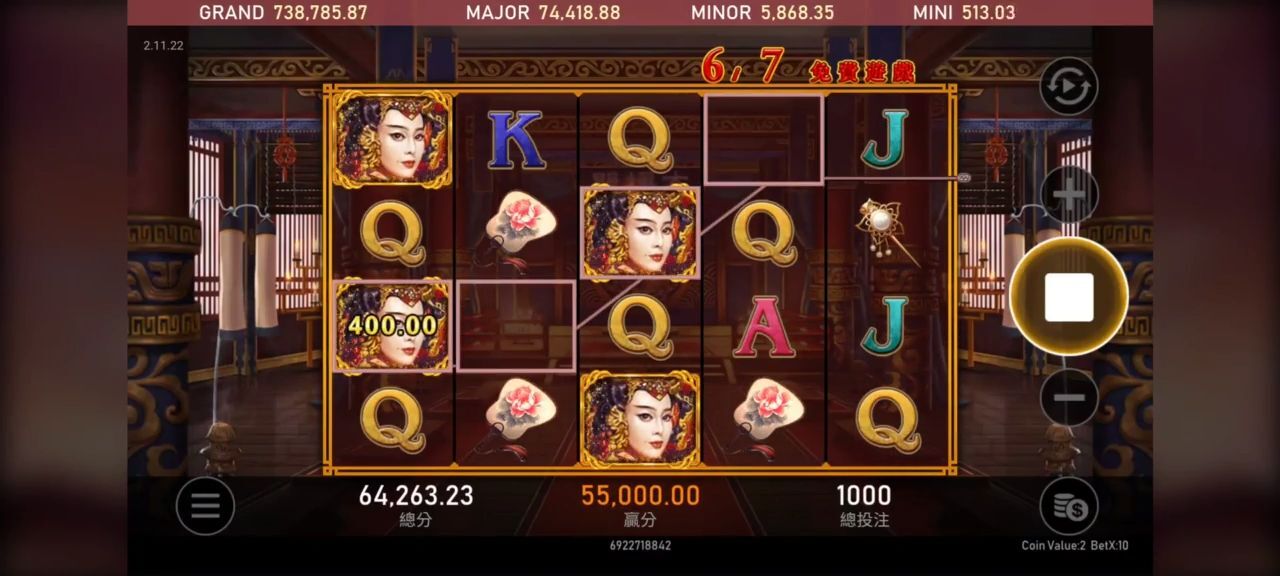Open the hamburger menu
This screenshot has width=1280, height=576.
point(205,506)
